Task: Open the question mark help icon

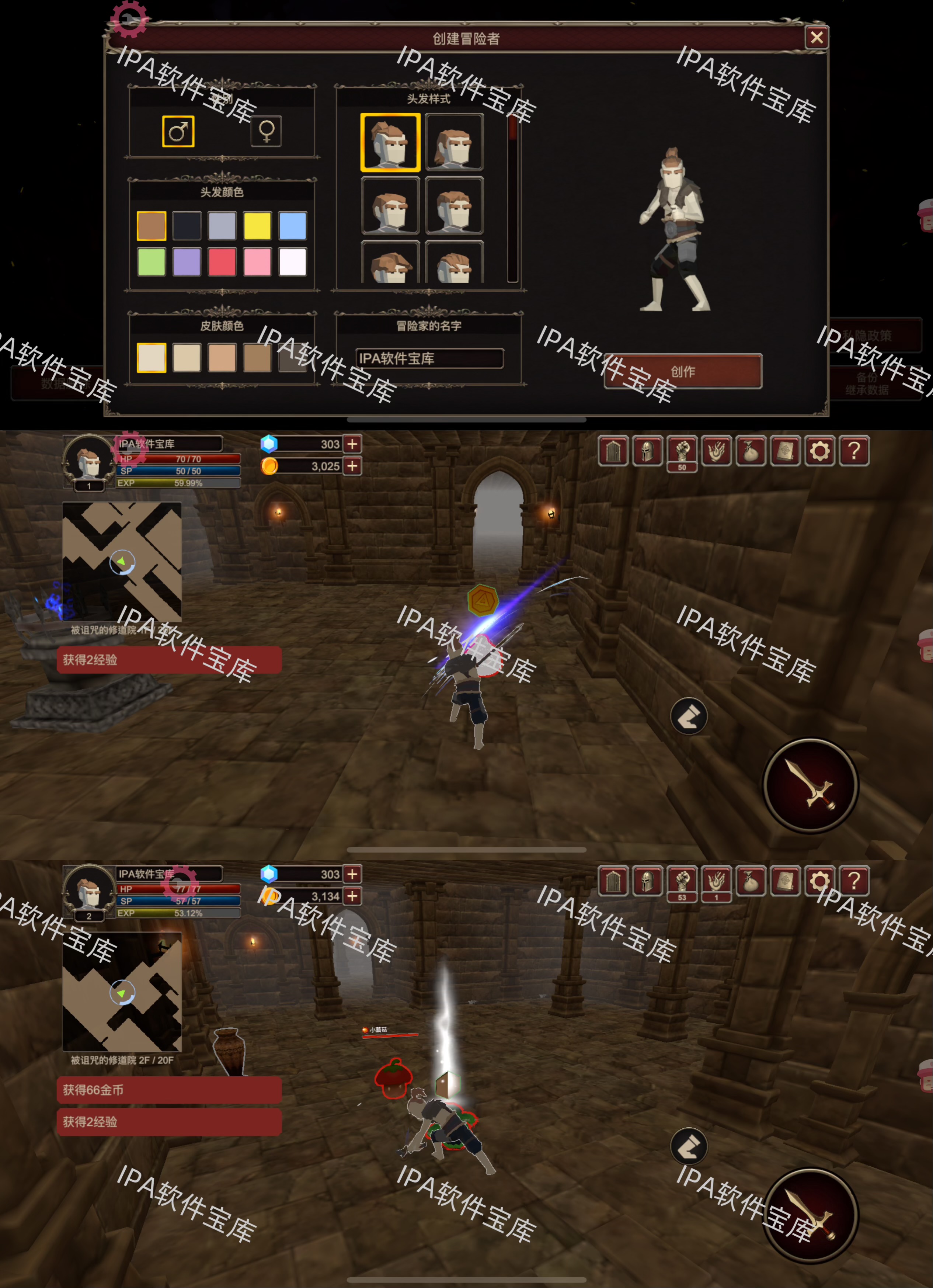Action: (854, 451)
